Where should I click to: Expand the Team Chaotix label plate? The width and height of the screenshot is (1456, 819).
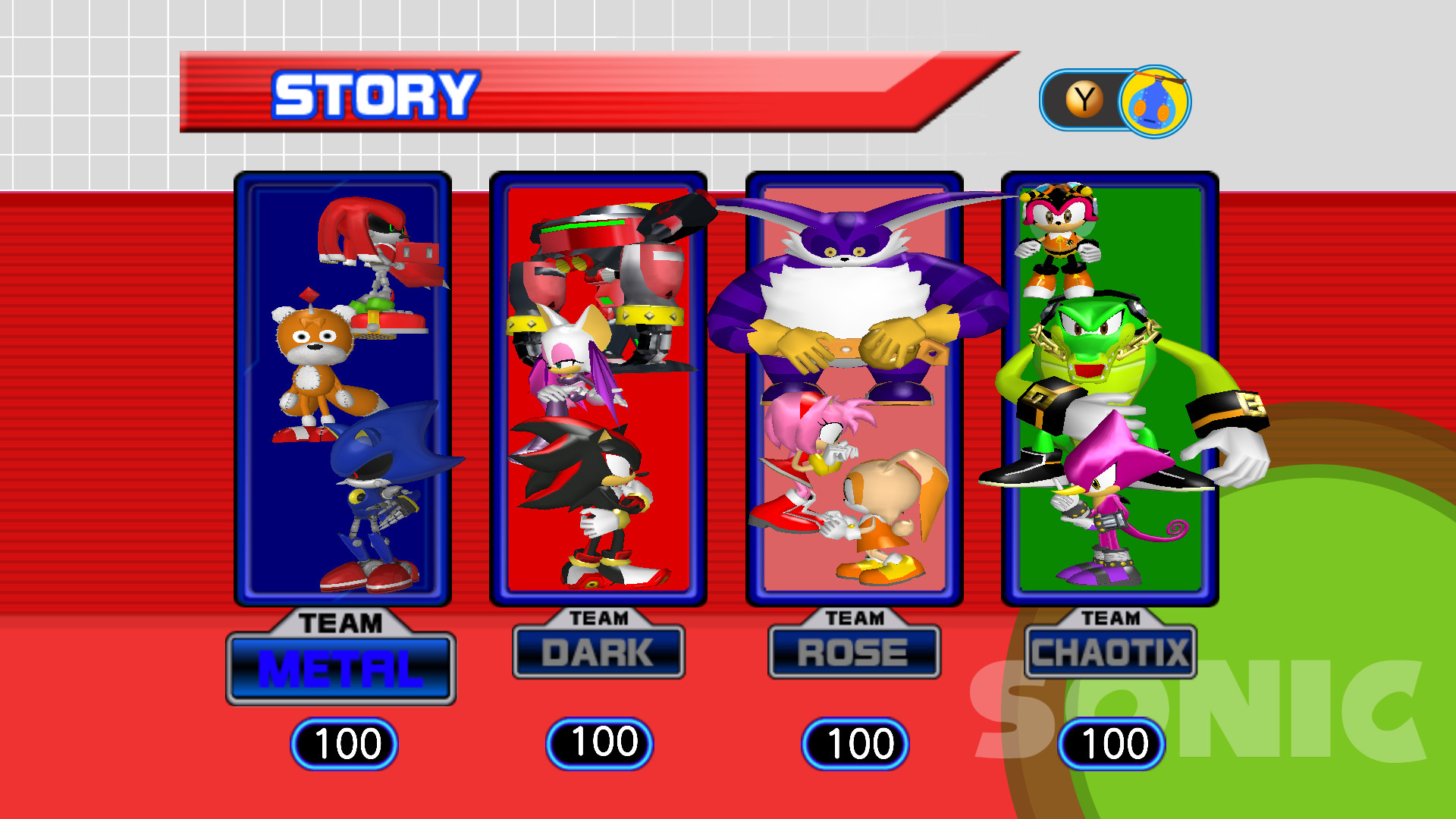tap(1109, 651)
